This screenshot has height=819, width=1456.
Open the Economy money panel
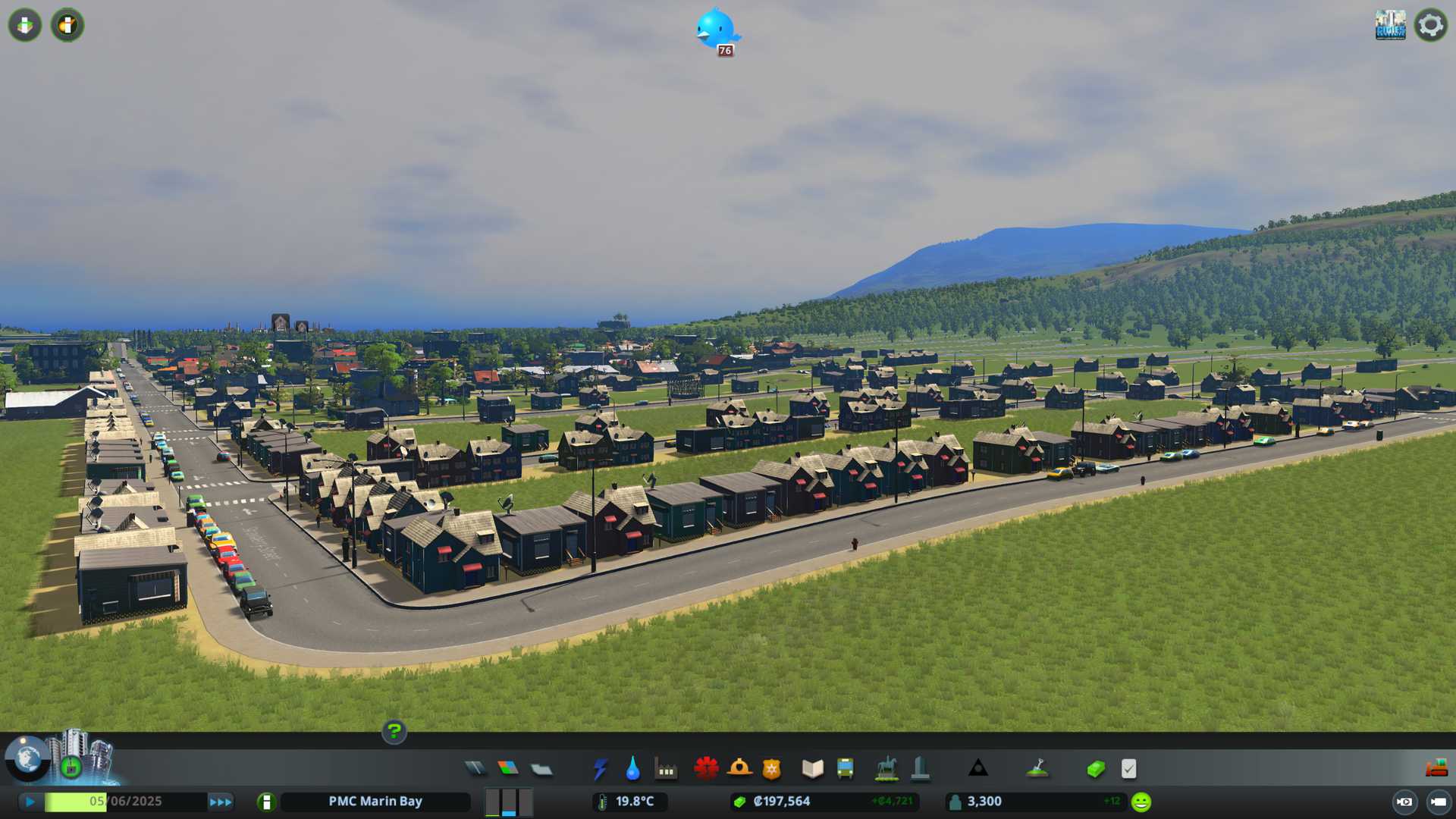(1095, 769)
